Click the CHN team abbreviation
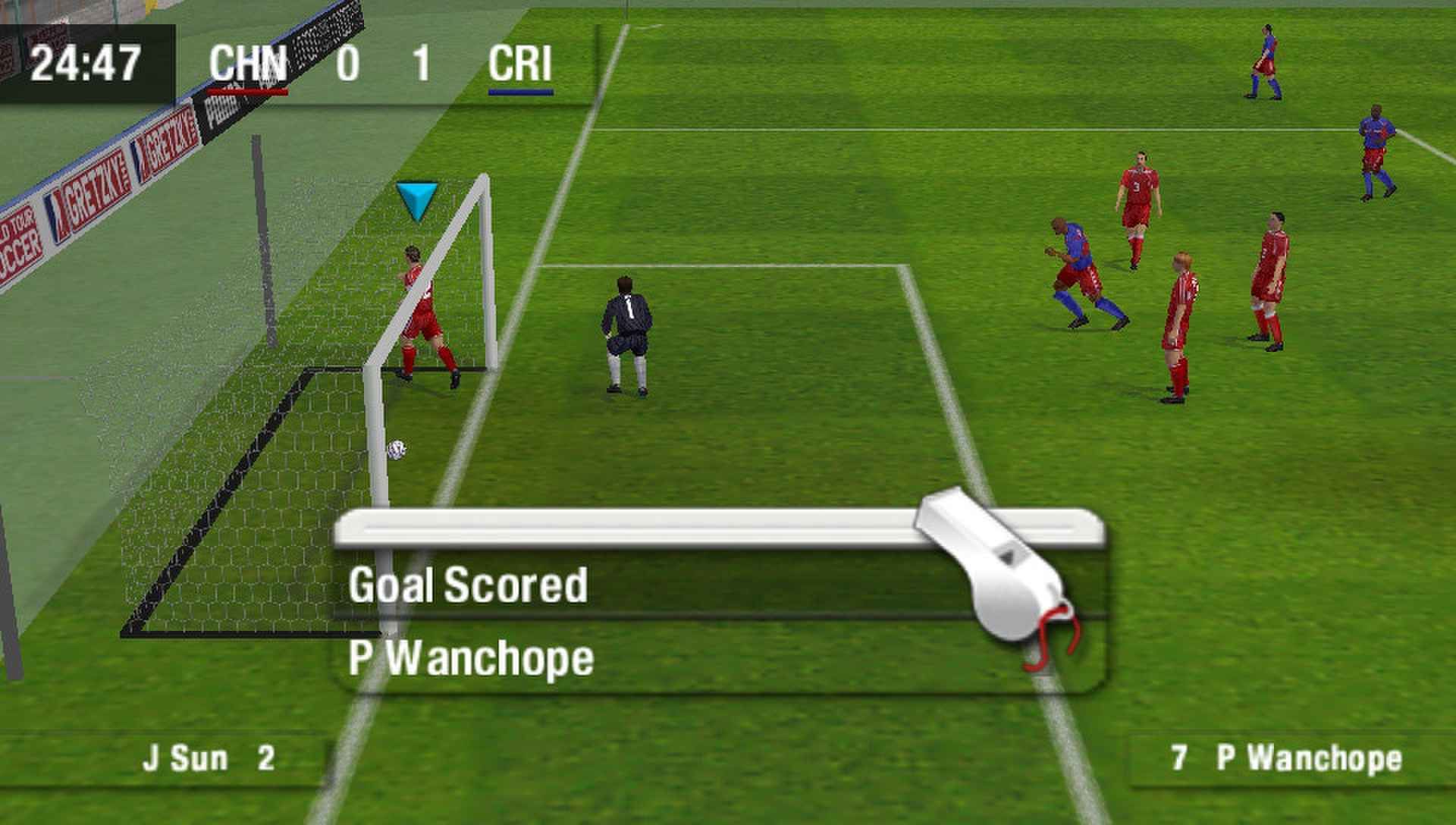 pos(248,64)
